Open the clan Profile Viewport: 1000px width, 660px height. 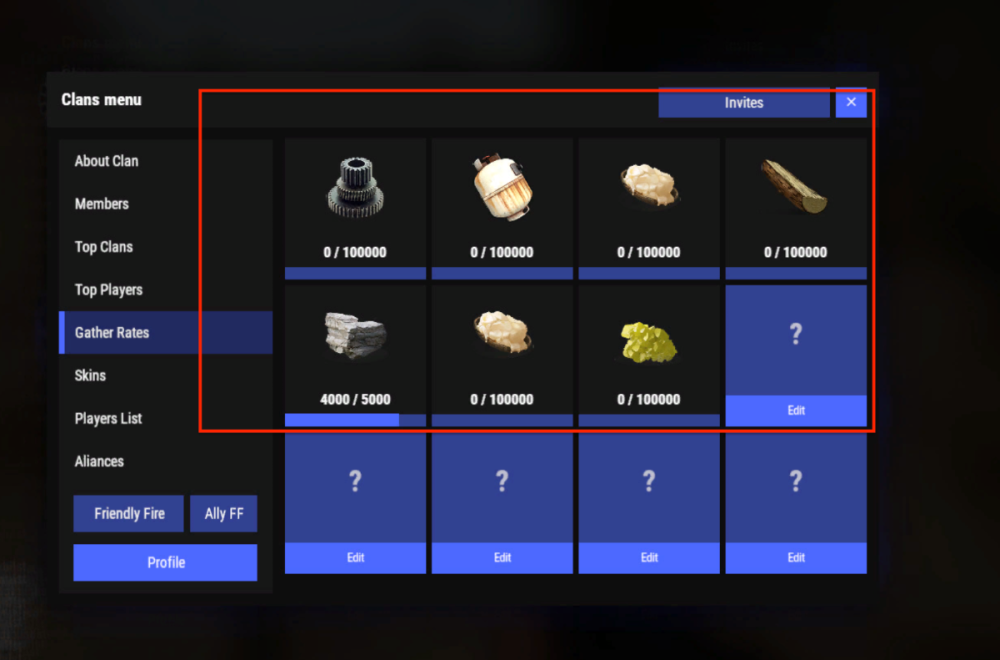[x=166, y=563]
